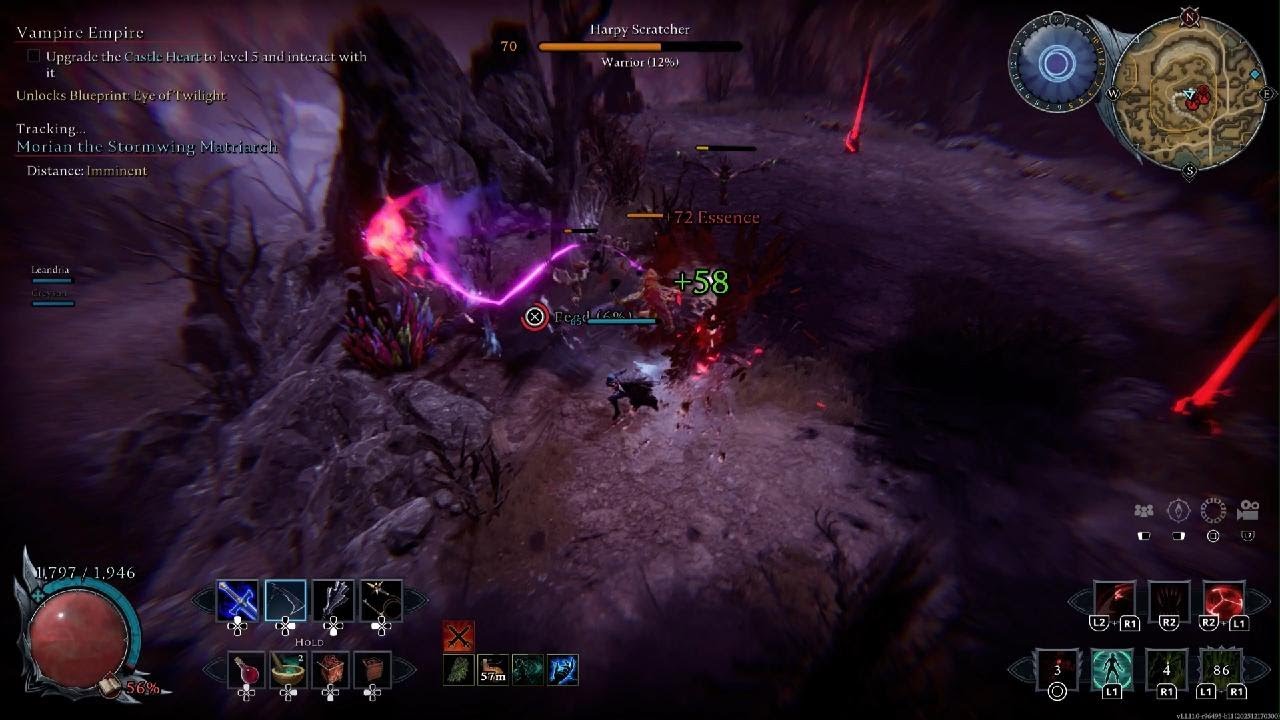1280x720 pixels.
Task: Activate the red slash ability
Action: click(1114, 601)
